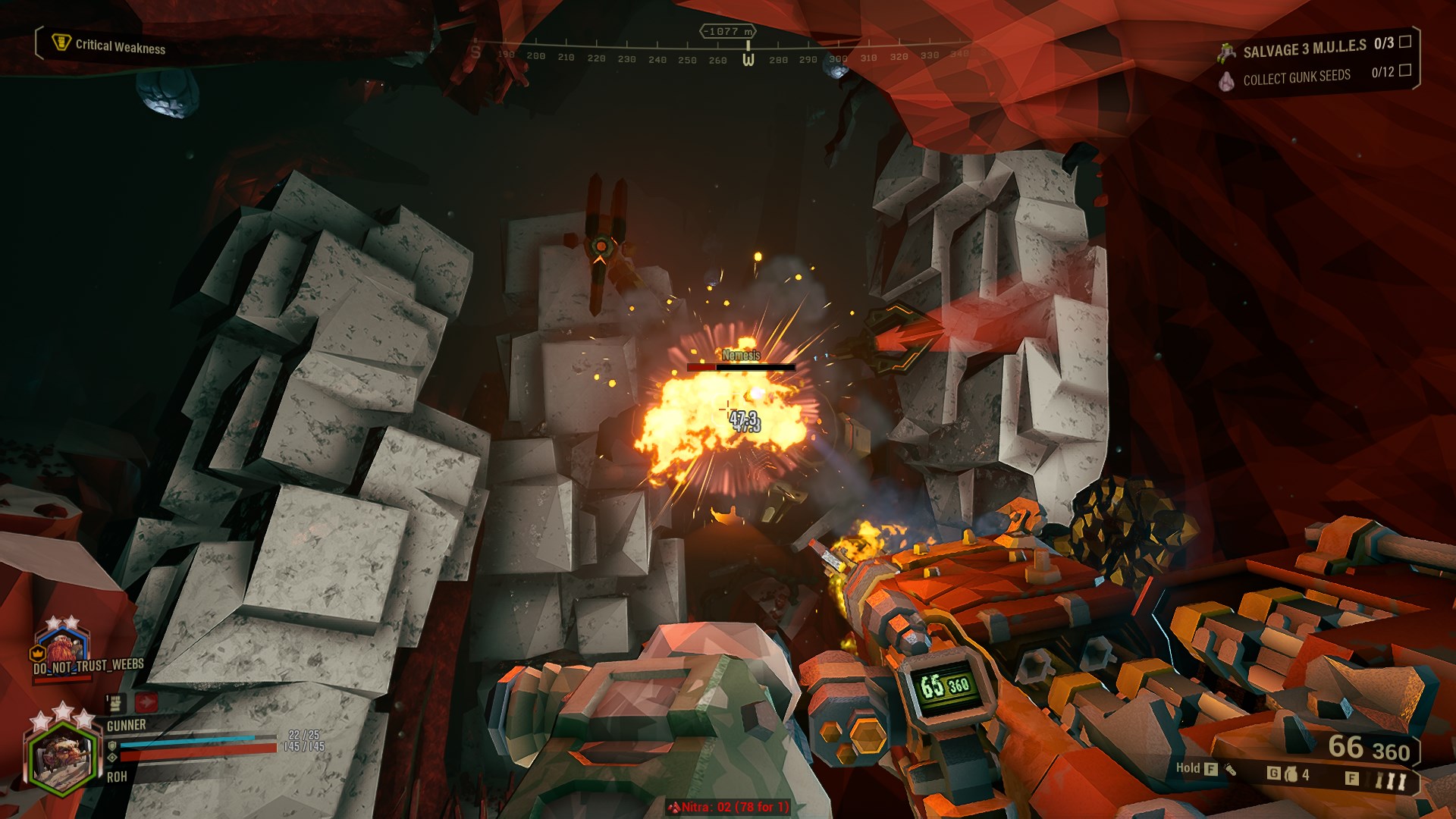Image resolution: width=1456 pixels, height=819 pixels.
Task: Click the M.U.L.E salvage objective icon
Action: [1228, 52]
